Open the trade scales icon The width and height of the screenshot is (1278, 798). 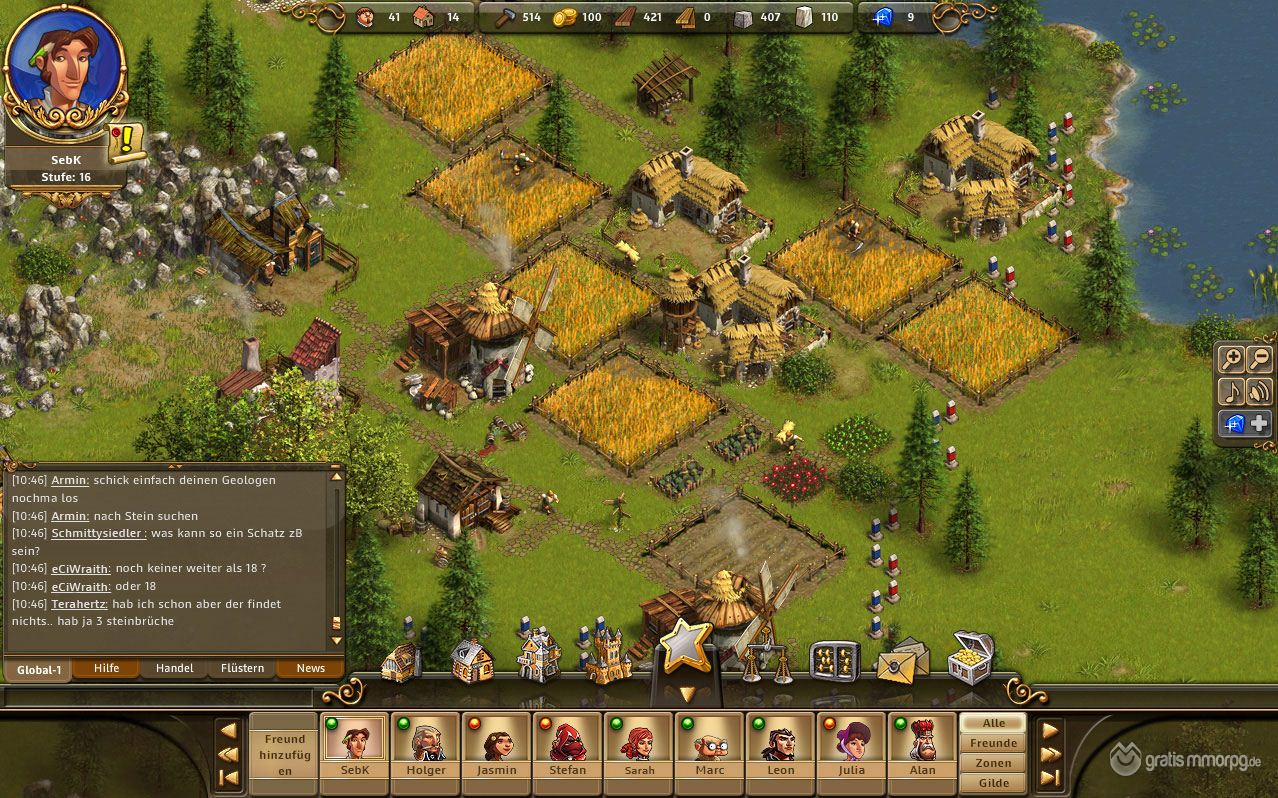click(x=764, y=660)
